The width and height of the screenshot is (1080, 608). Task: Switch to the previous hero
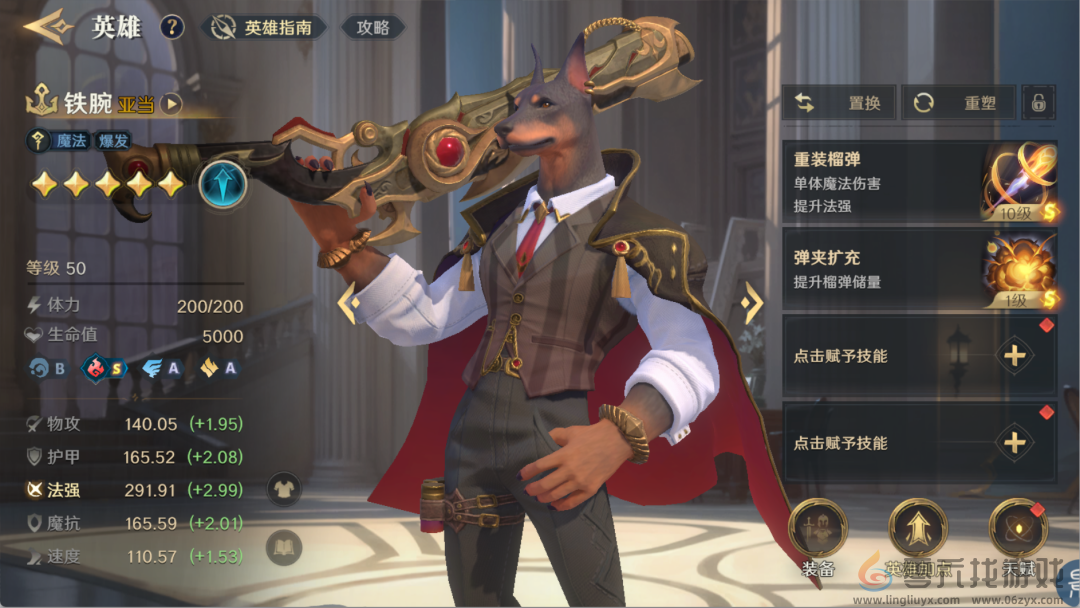click(x=348, y=303)
